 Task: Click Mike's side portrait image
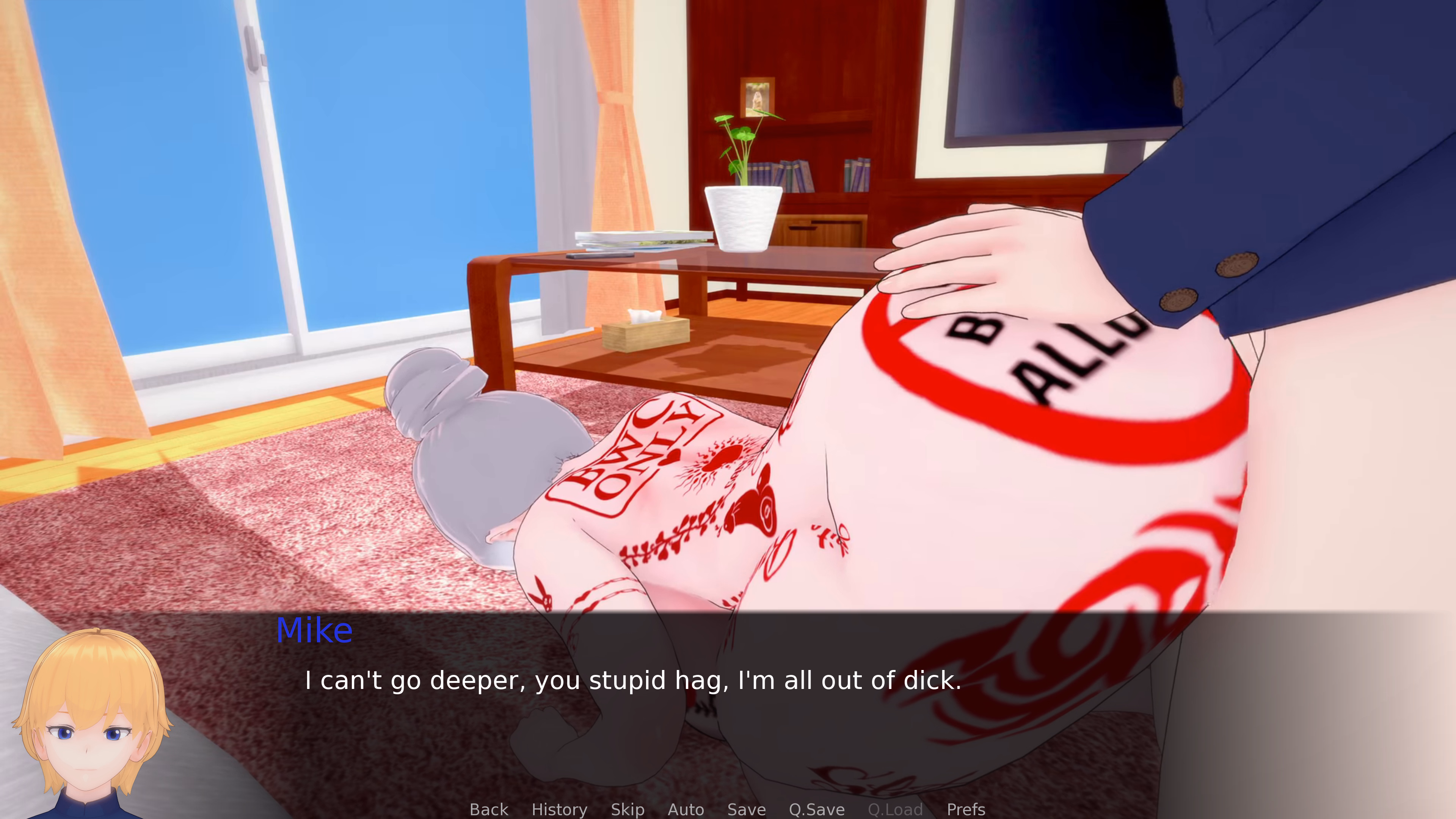93,723
